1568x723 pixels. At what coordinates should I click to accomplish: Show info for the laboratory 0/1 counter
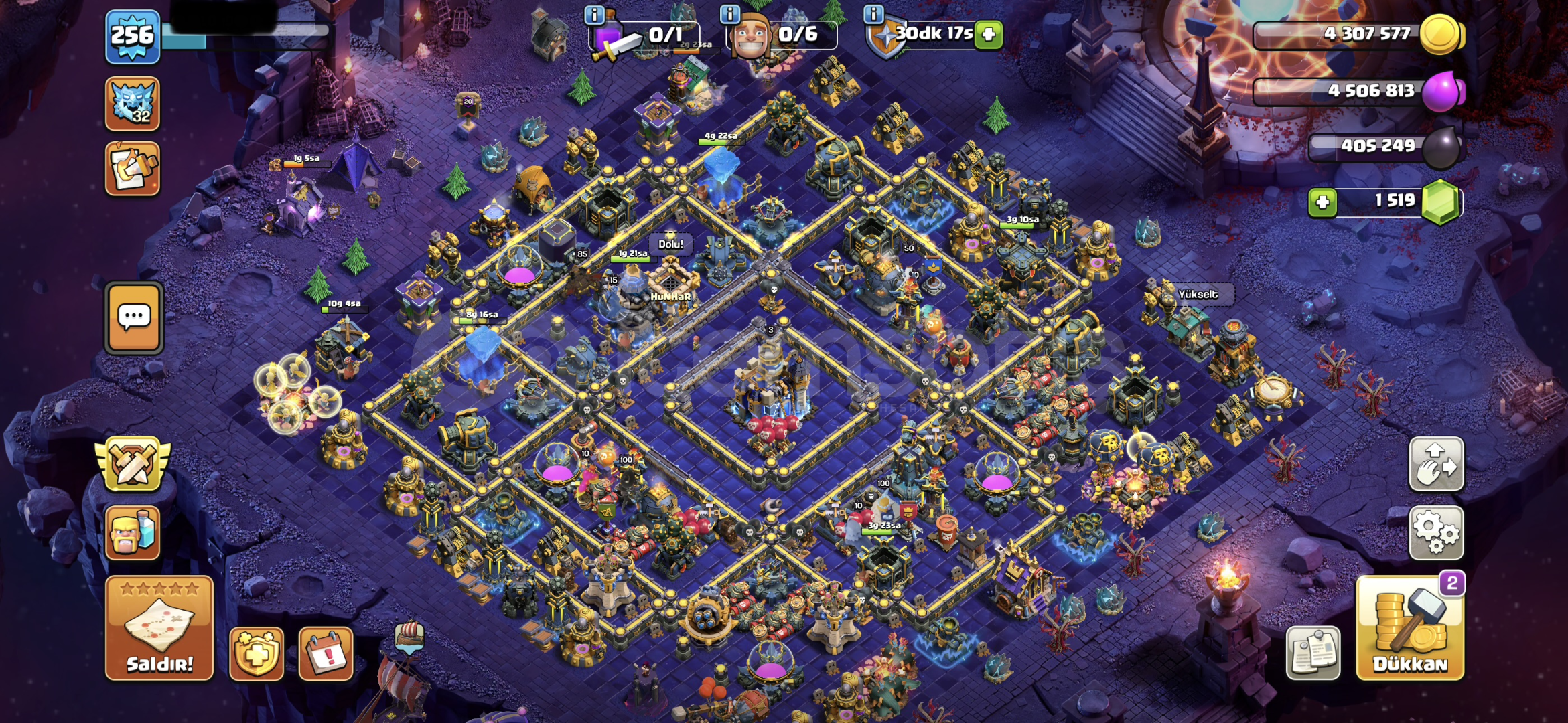pyautogui.click(x=594, y=14)
